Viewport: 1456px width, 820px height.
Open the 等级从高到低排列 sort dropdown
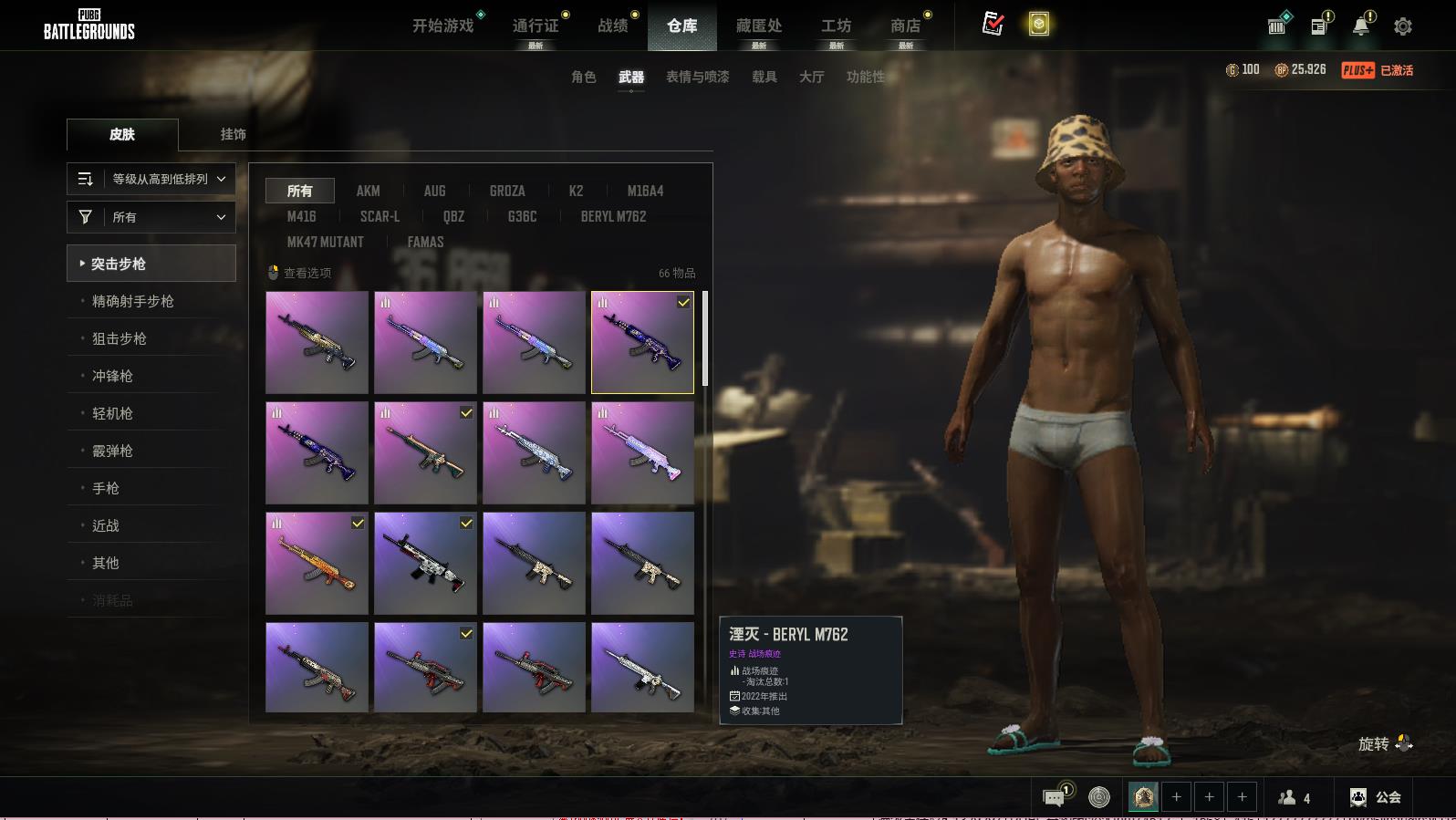coord(151,179)
